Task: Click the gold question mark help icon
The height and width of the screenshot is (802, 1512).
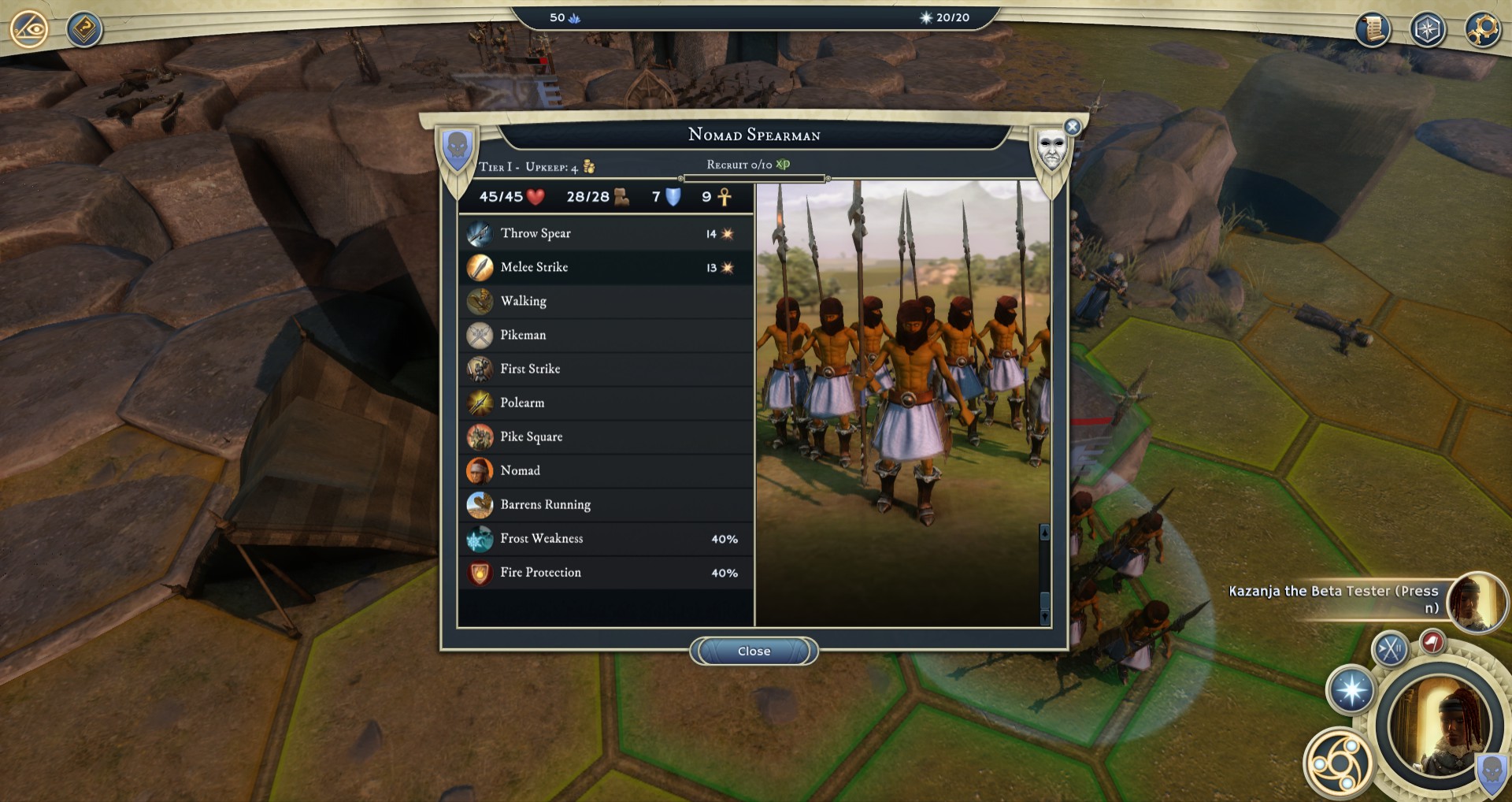Action: pos(84,30)
